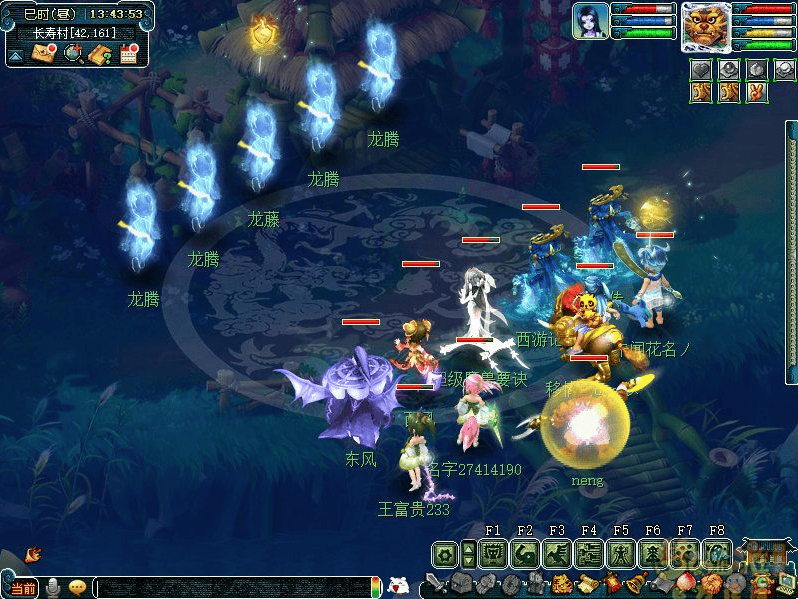Select the blue-haired pet portrait
The image size is (798, 599).
(590, 21)
